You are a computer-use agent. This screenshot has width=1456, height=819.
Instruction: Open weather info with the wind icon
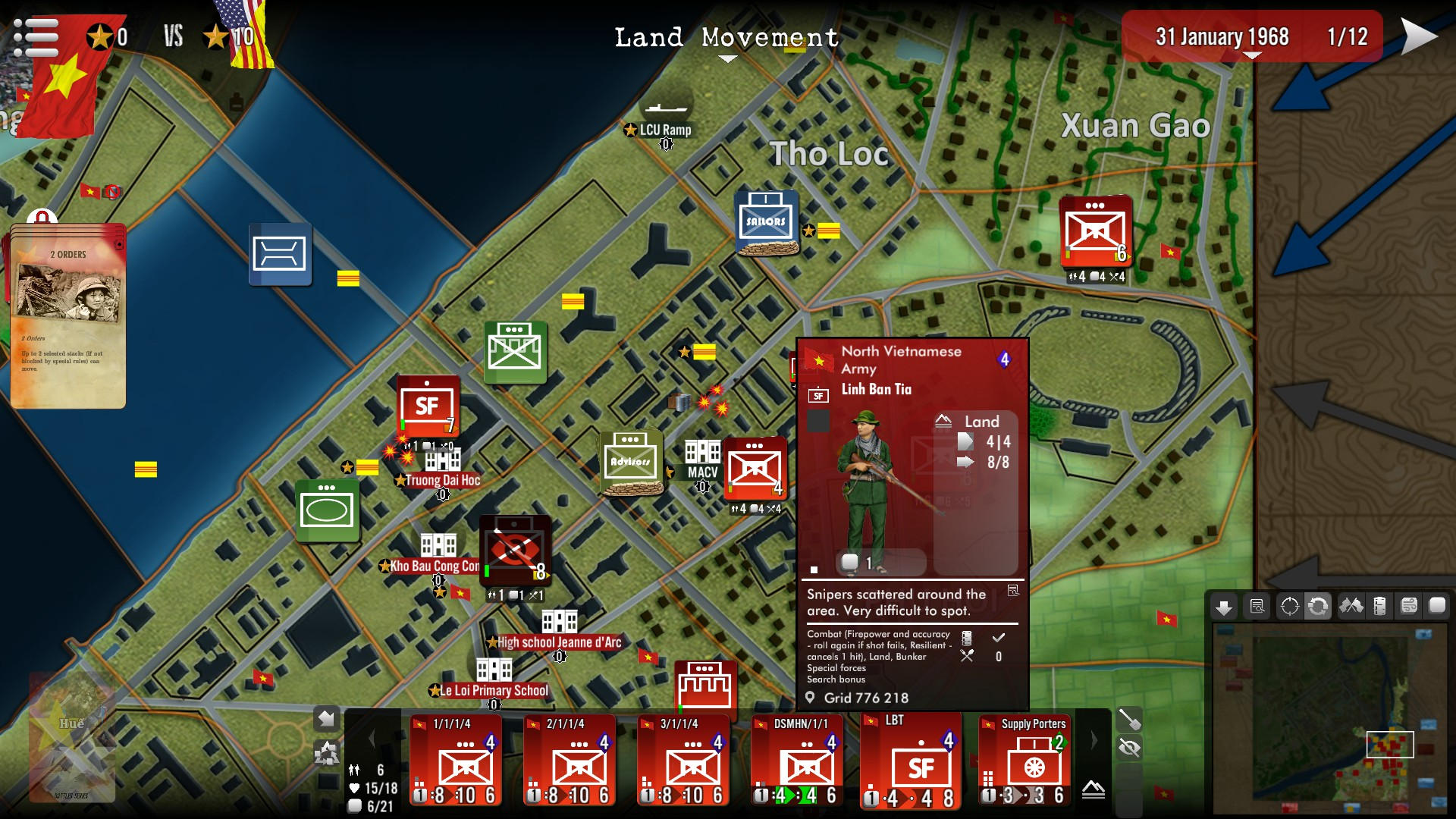1407,607
